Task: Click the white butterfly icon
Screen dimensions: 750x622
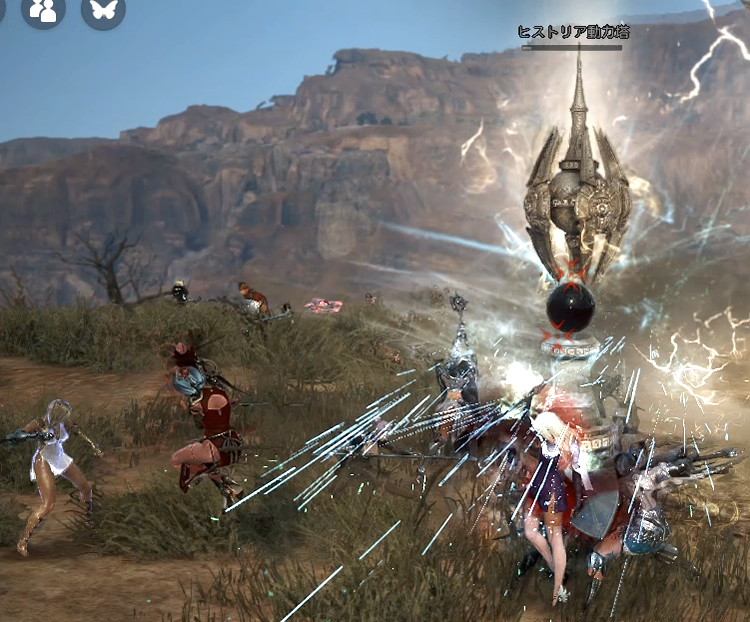Action: coord(103,9)
